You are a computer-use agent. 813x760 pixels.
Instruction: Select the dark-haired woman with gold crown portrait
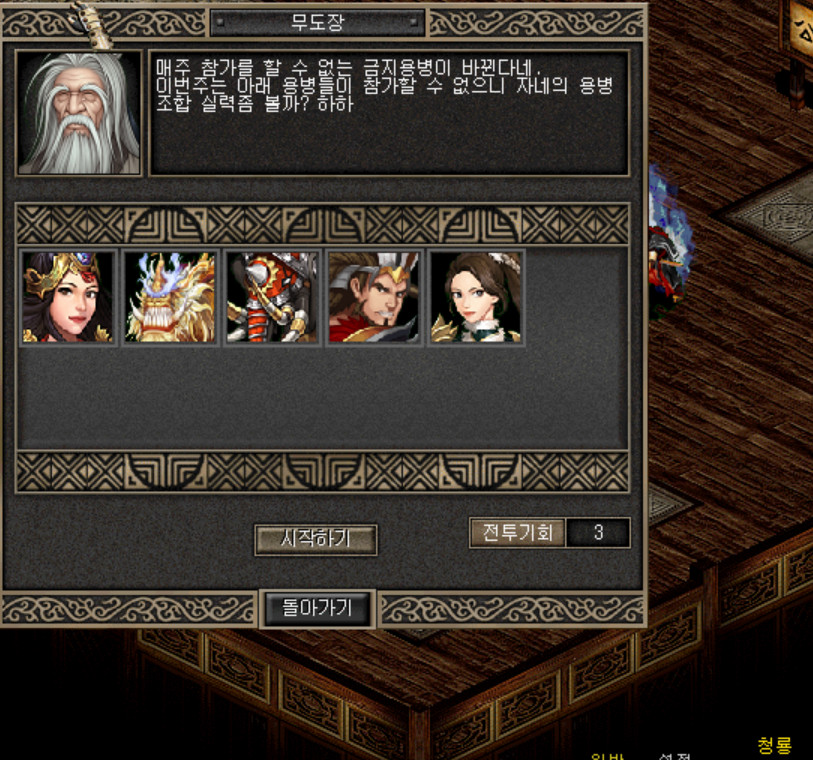[68, 298]
